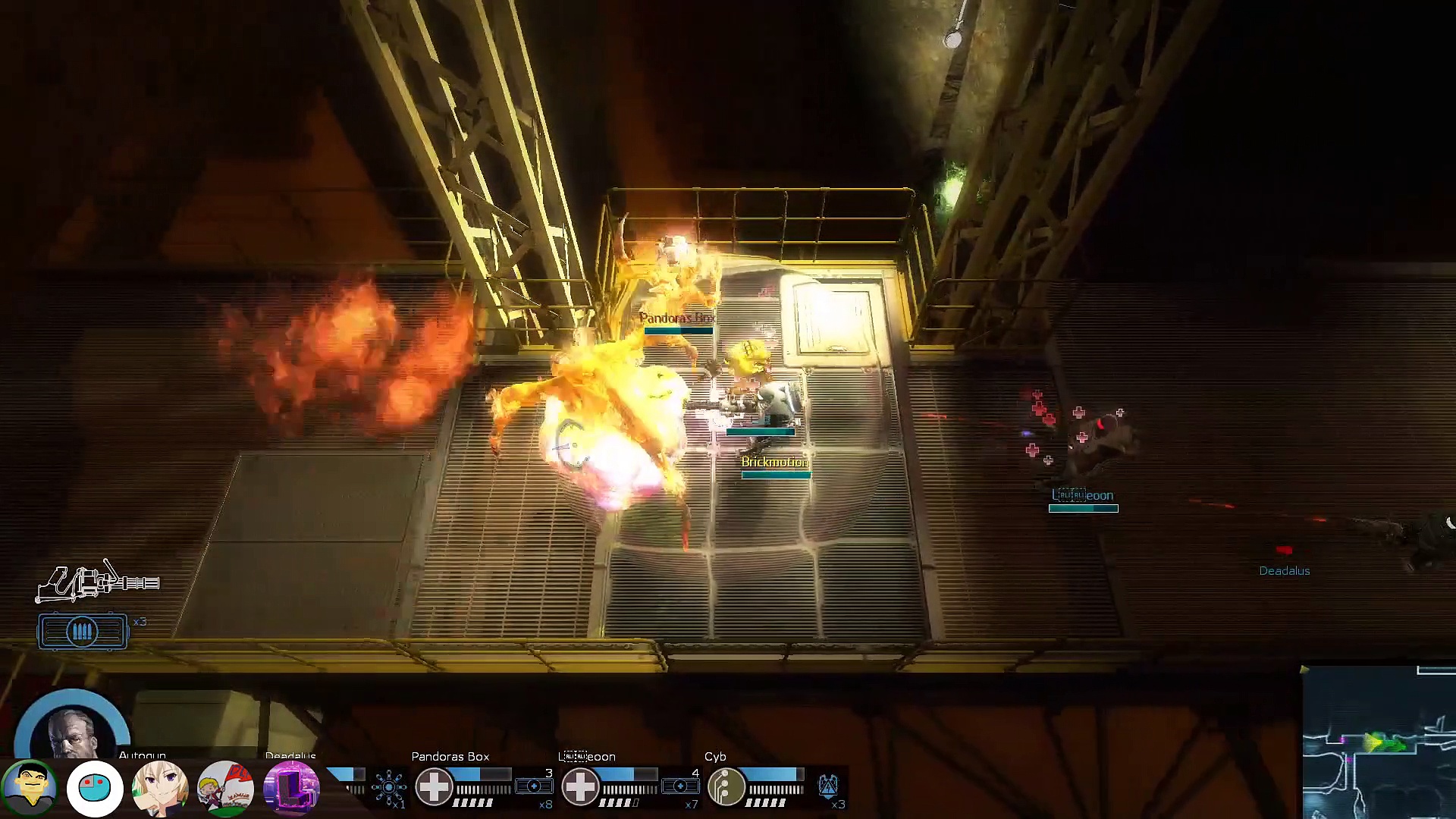The width and height of the screenshot is (1456, 819).
Task: Click the blonde anime girl avatar
Action: coord(160,789)
